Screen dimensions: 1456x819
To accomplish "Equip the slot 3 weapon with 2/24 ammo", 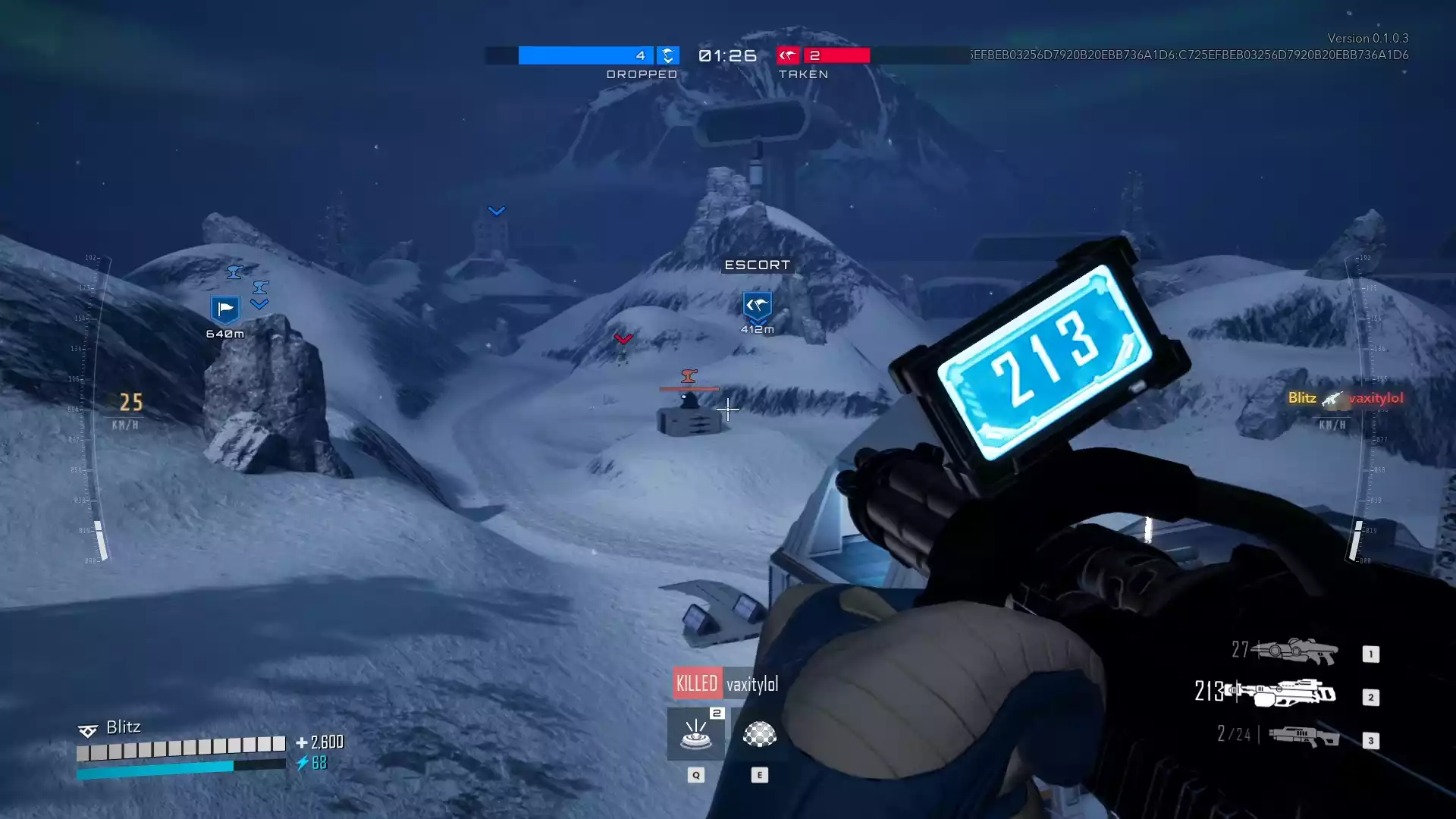I will pyautogui.click(x=1304, y=736).
